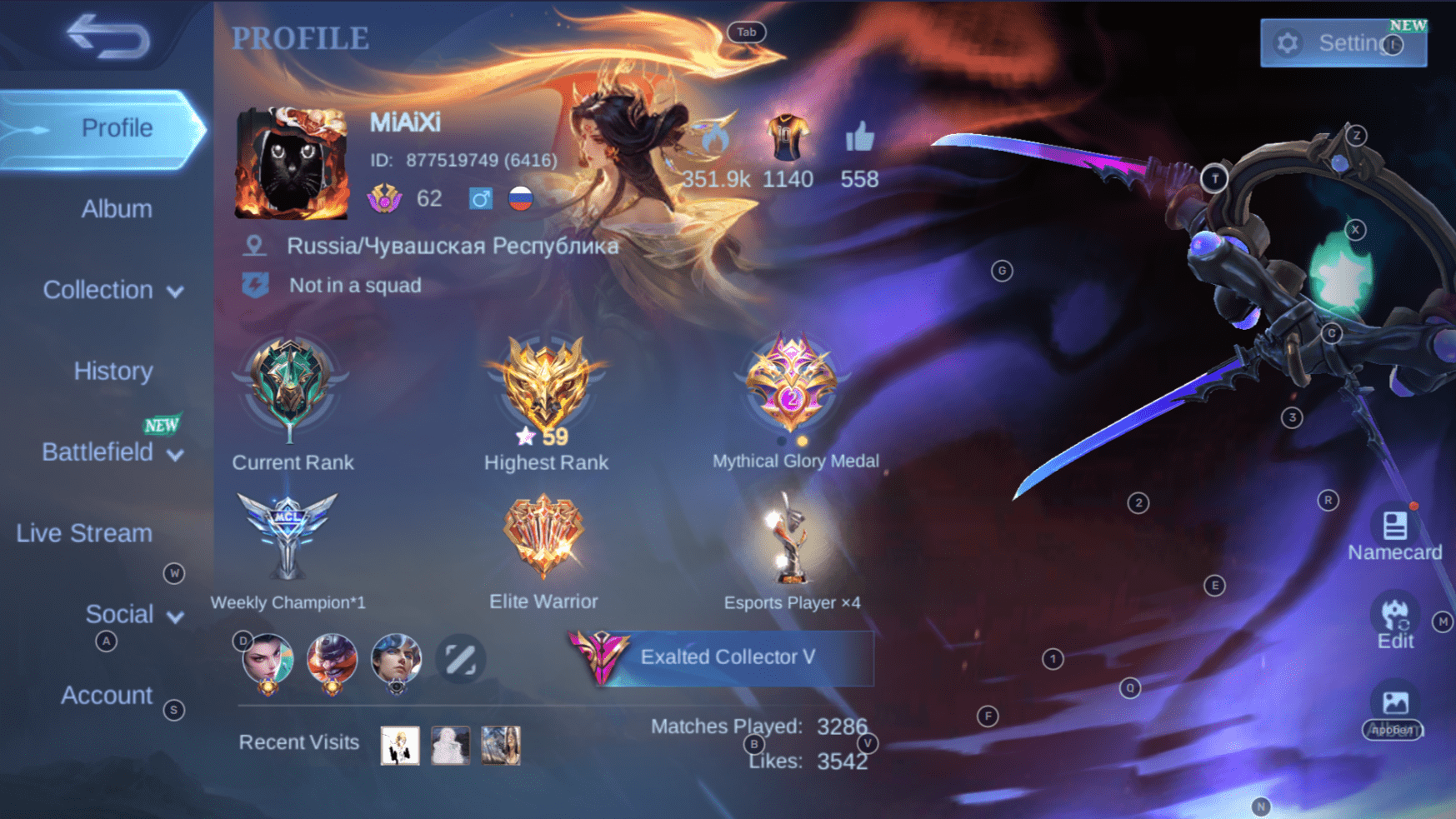The height and width of the screenshot is (819, 1456).
Task: Open the History section
Action: 113,371
